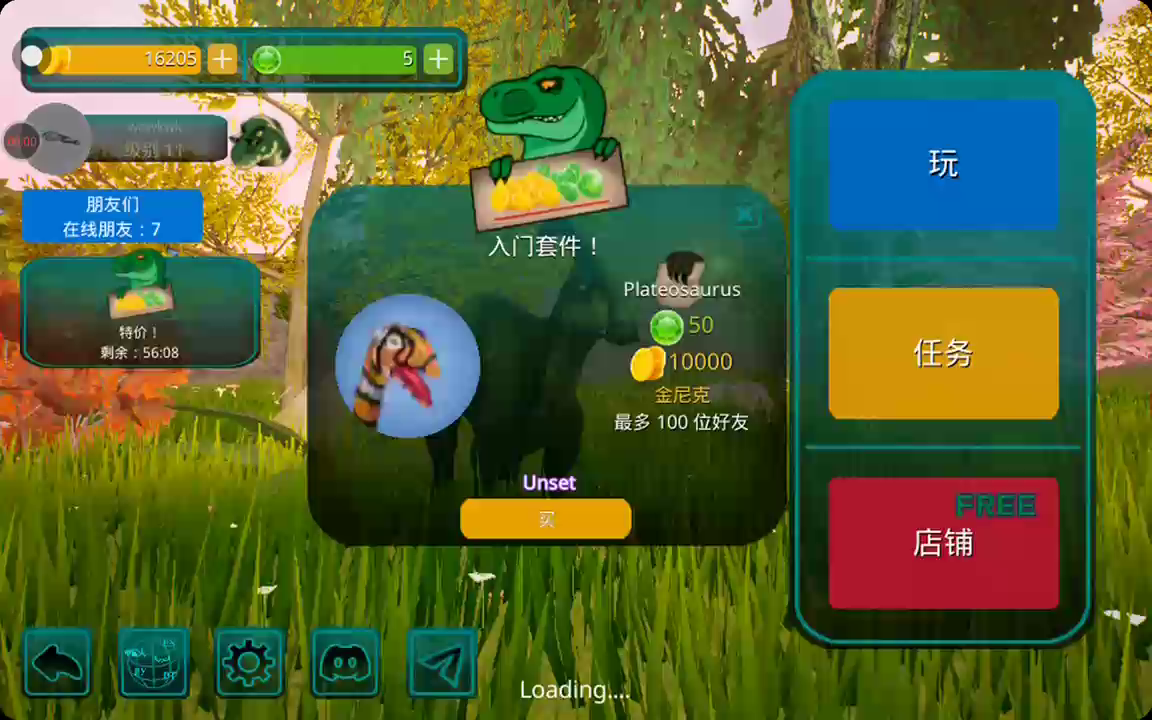
Task: Select the bird skin circle thumbnail
Action: click(x=407, y=366)
